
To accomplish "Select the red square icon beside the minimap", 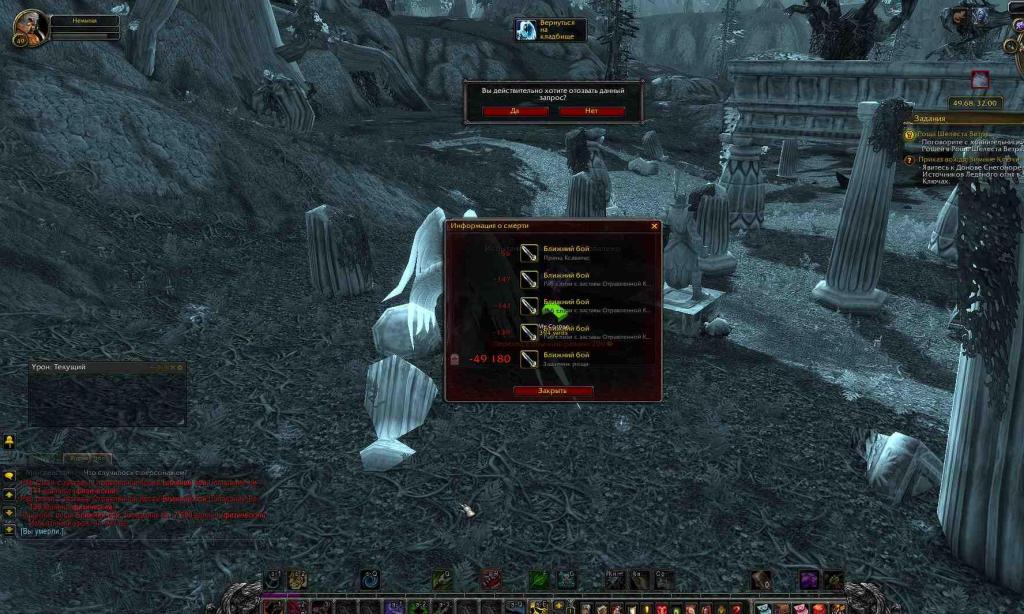I will click(979, 79).
